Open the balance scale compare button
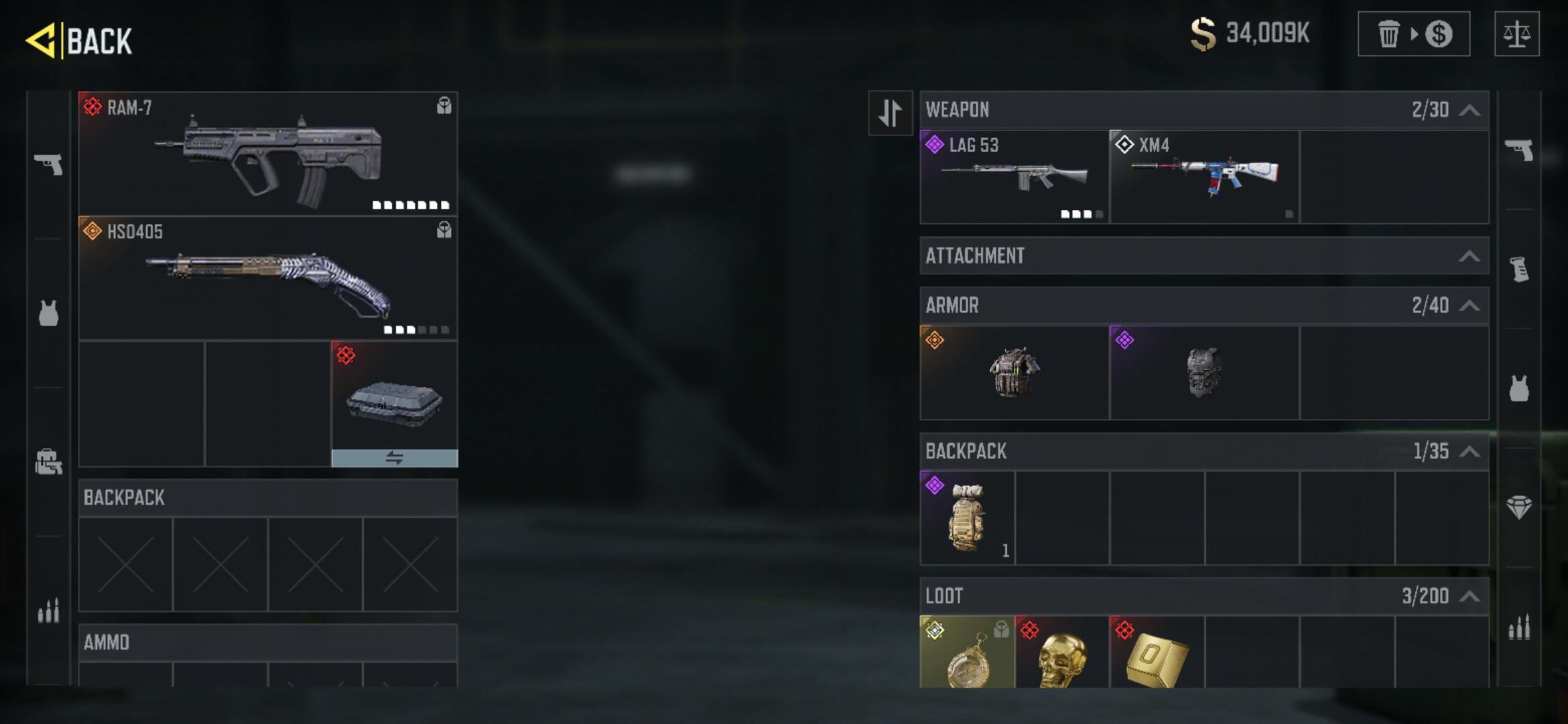Image resolution: width=1568 pixels, height=724 pixels. coord(1516,34)
